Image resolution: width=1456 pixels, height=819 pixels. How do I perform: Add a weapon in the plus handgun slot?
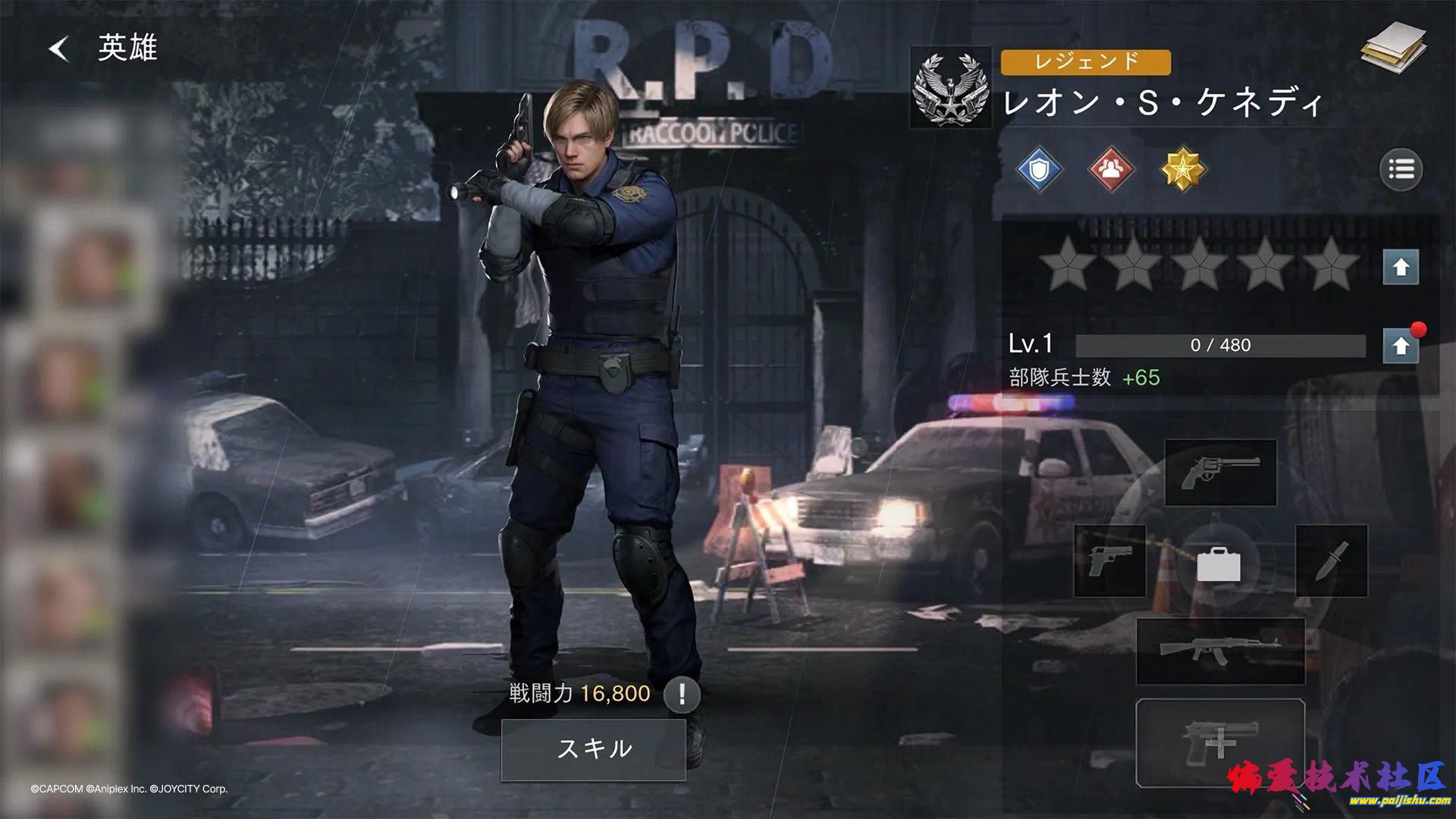(x=1220, y=743)
